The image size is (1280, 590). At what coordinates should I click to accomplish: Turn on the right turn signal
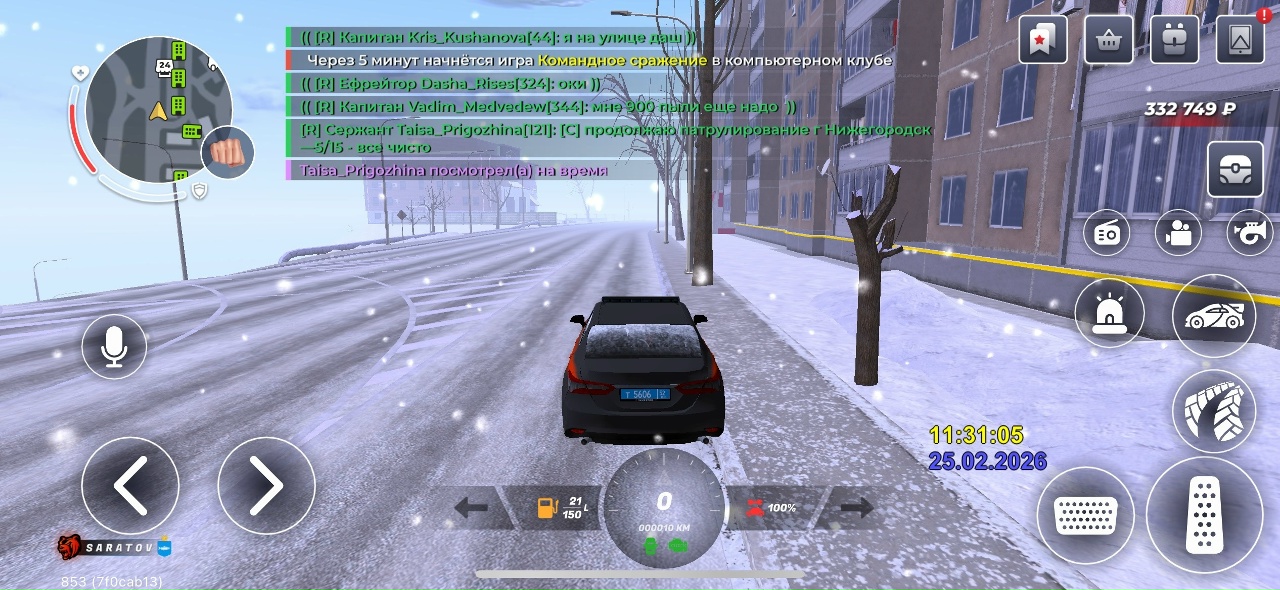point(857,508)
